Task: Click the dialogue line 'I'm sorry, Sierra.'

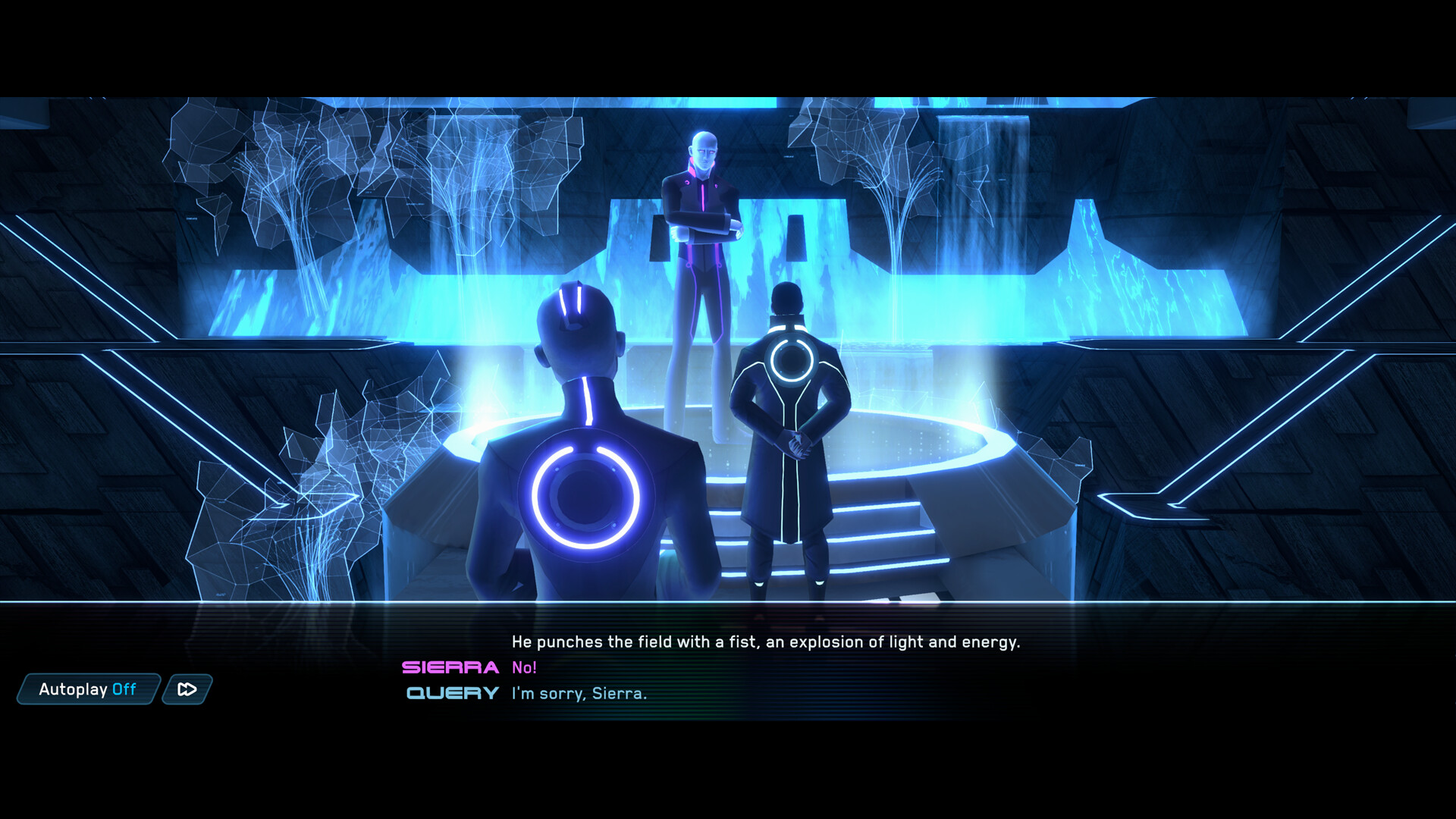Action: click(580, 693)
